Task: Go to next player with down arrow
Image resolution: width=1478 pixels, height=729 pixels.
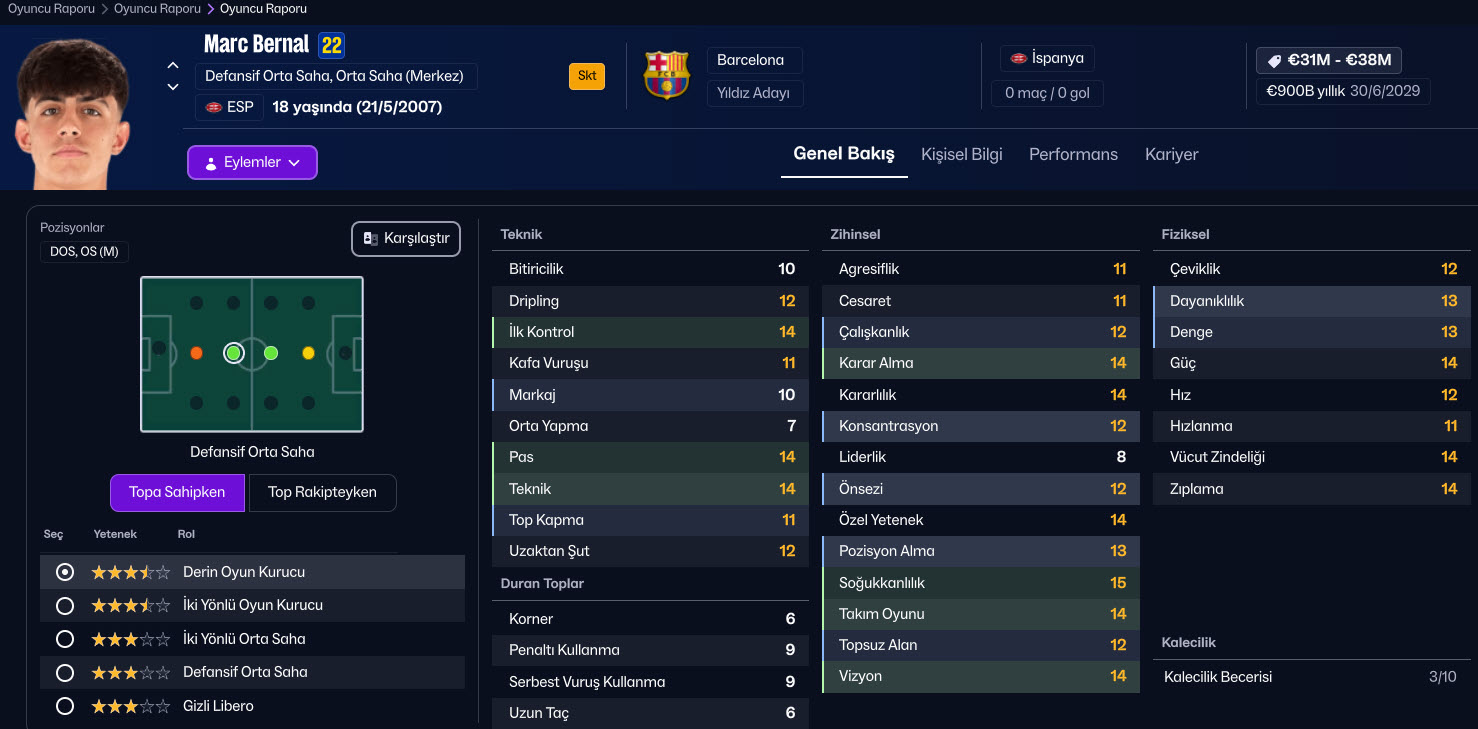Action: click(x=173, y=87)
